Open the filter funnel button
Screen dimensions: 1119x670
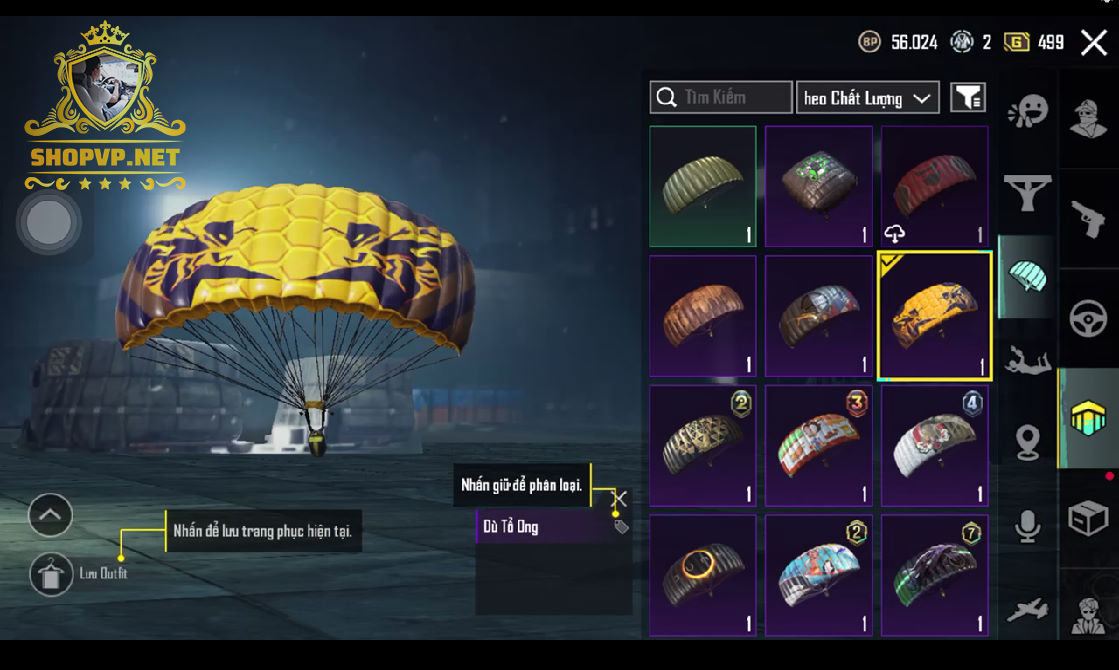(x=967, y=97)
